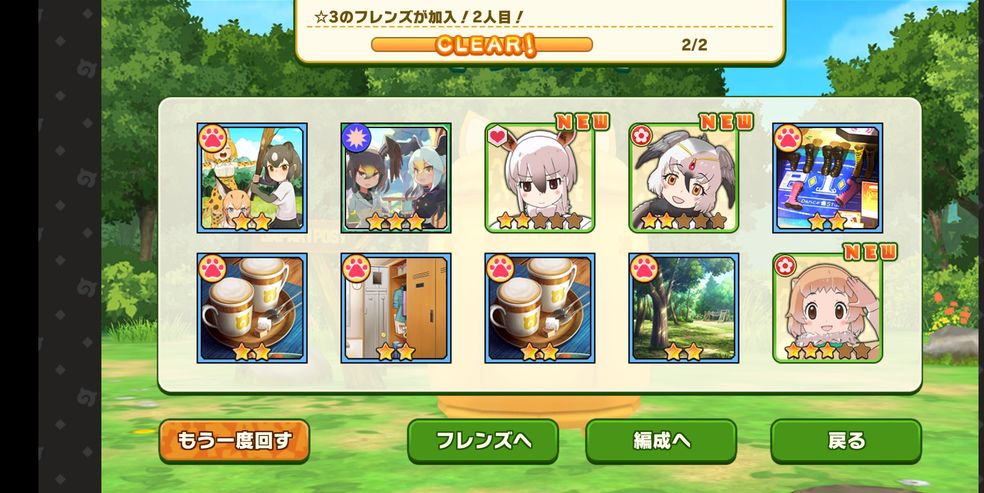Open the フレンズへ friends screen
The height and width of the screenshot is (493, 984).
coord(482,441)
